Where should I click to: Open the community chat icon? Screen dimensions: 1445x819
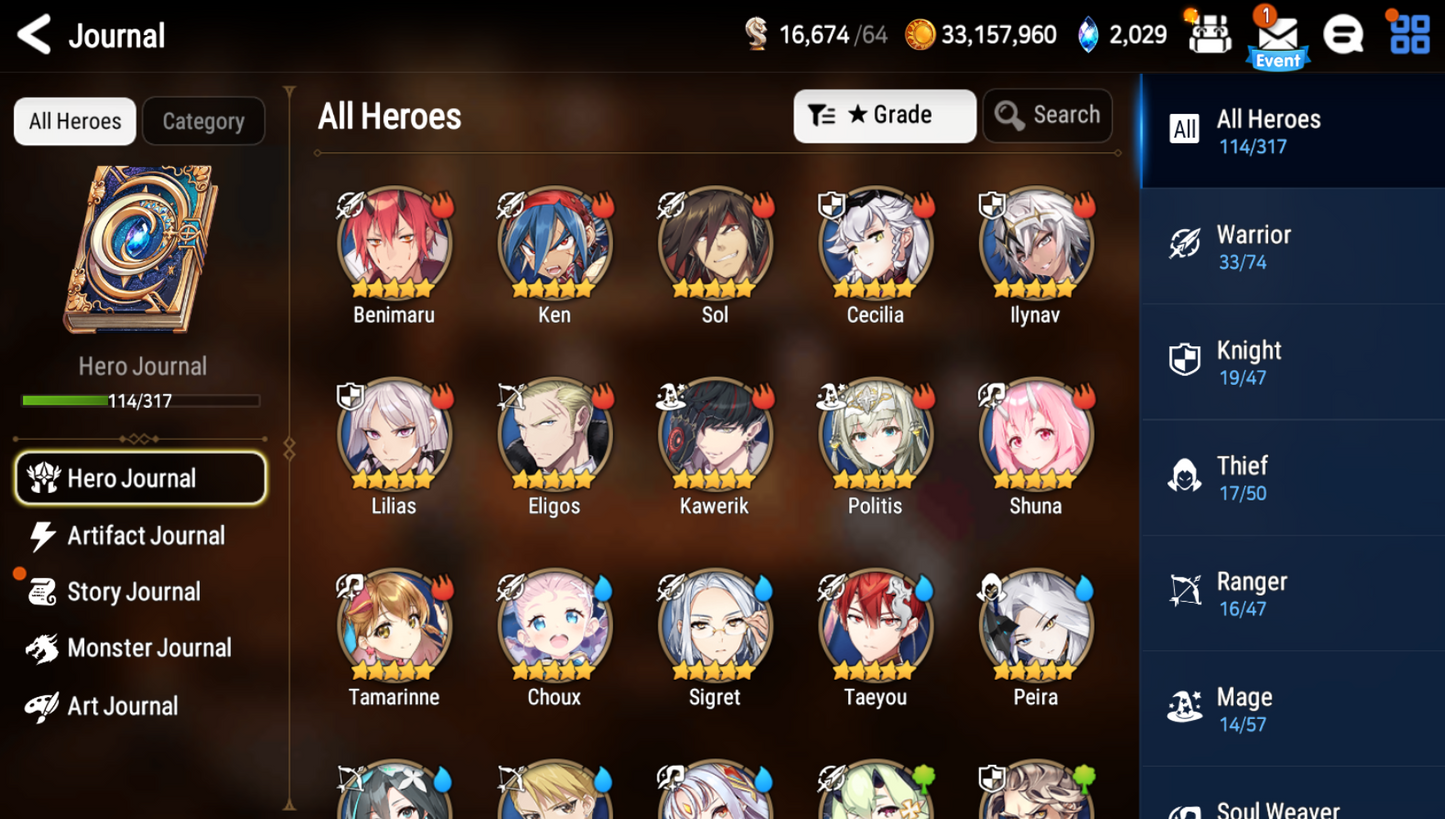(1343, 35)
